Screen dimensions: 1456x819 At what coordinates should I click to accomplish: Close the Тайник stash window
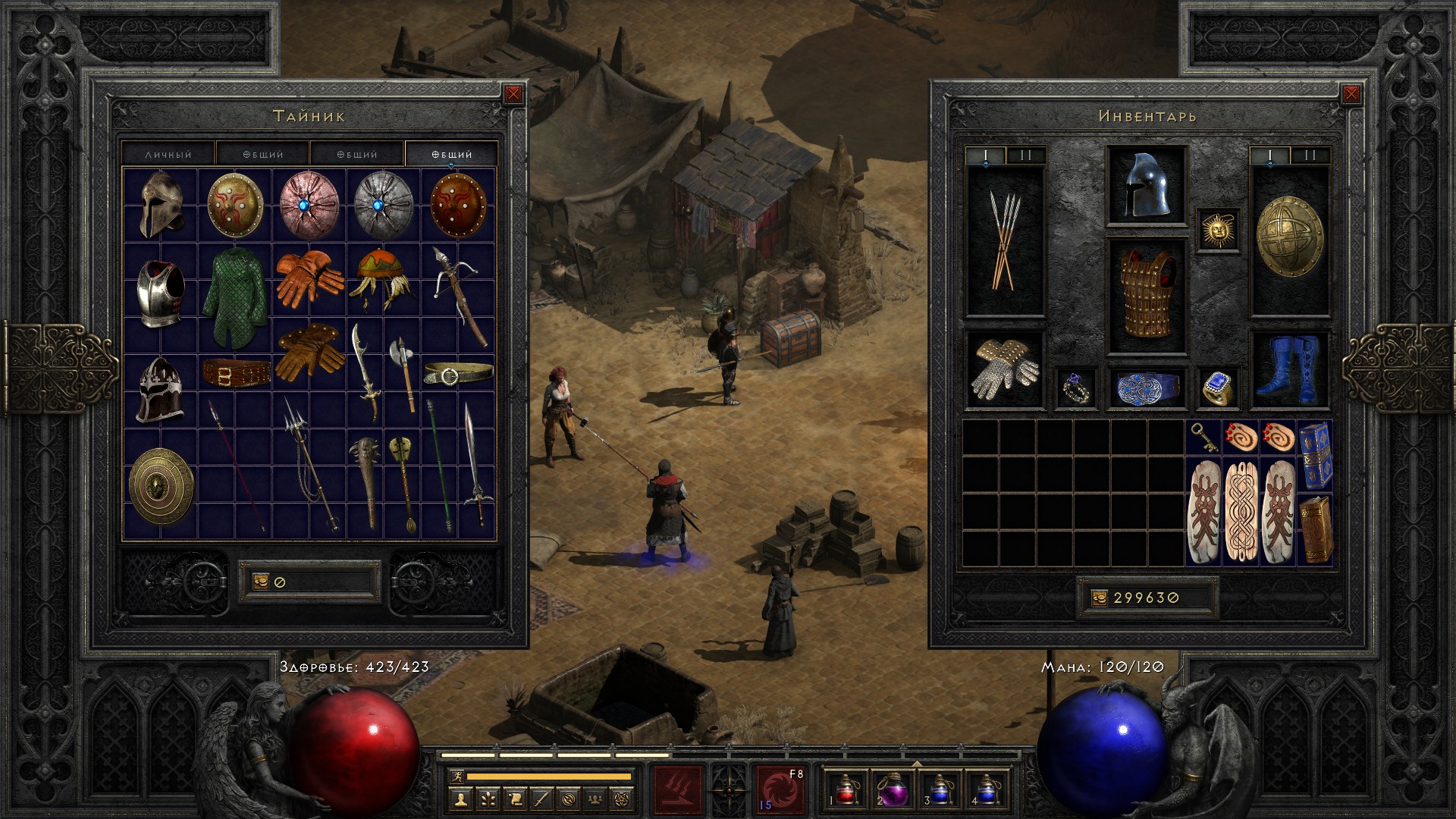point(513,94)
